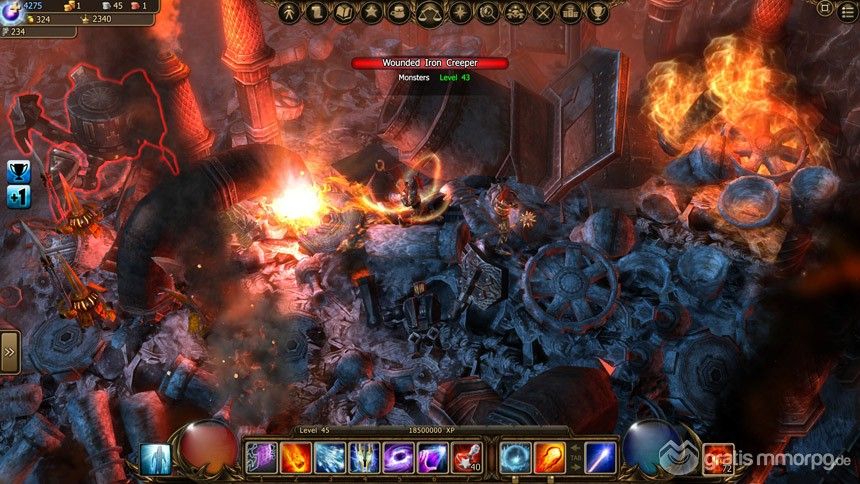860x484 pixels.
Task: Open the character figure menu icon
Action: [x=290, y=12]
